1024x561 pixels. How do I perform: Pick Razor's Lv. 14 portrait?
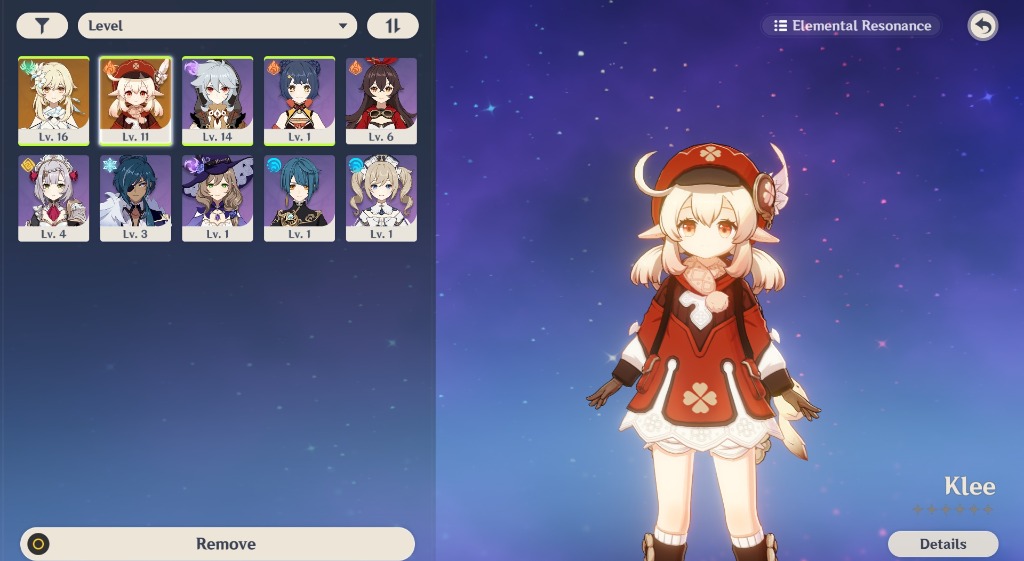click(x=217, y=100)
